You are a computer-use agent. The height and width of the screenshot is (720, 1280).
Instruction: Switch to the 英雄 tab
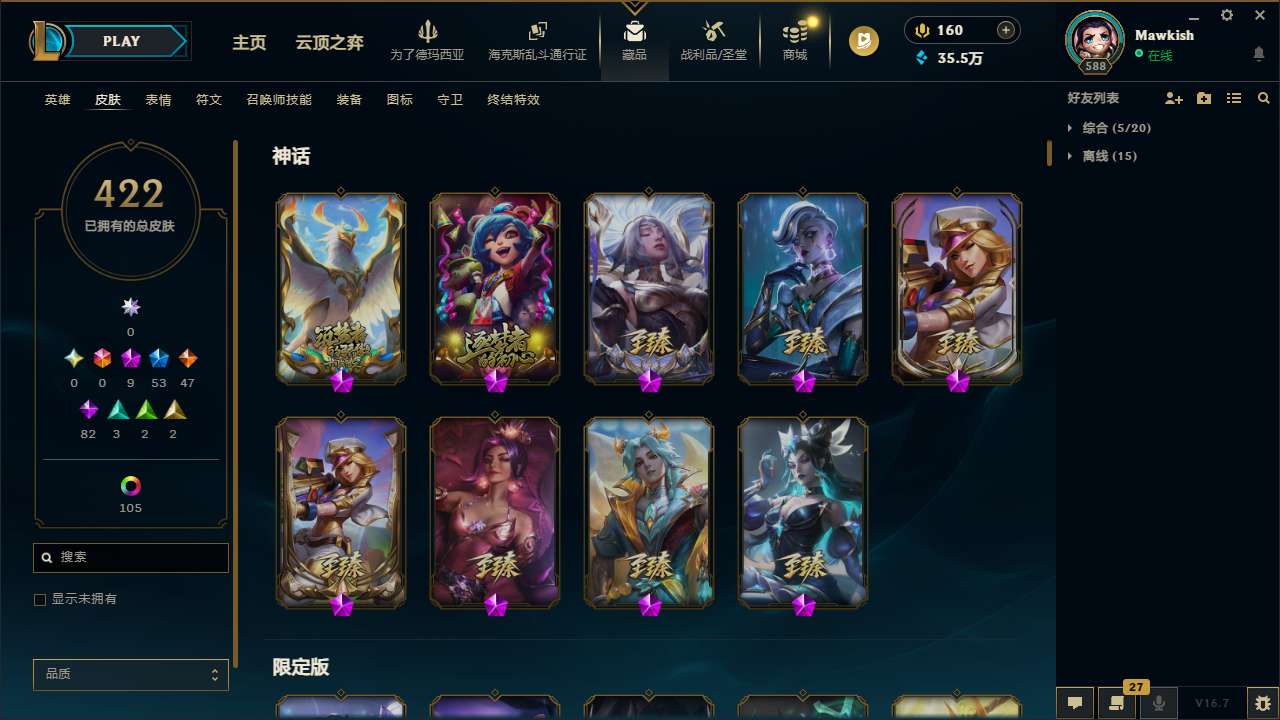tap(57, 100)
